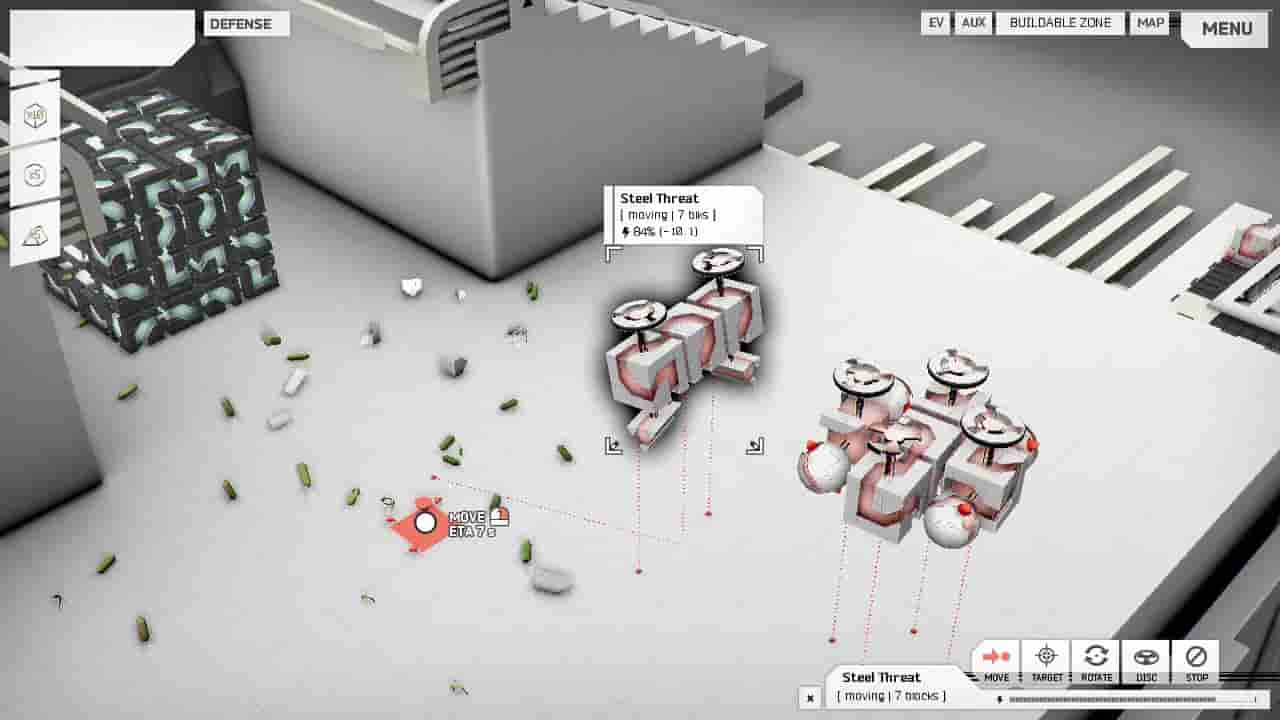This screenshot has width=1280, height=720.
Task: Toggle the EV overlay
Action: coord(935,23)
